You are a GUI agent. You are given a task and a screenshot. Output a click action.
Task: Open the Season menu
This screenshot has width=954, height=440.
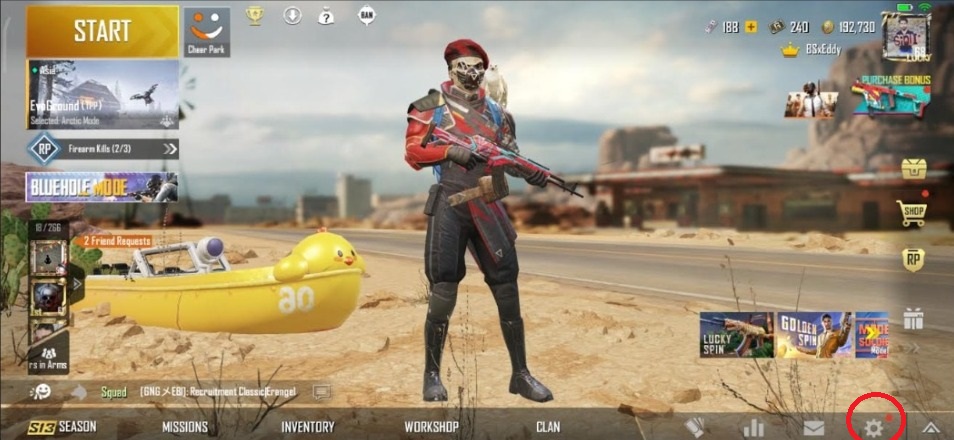64,427
